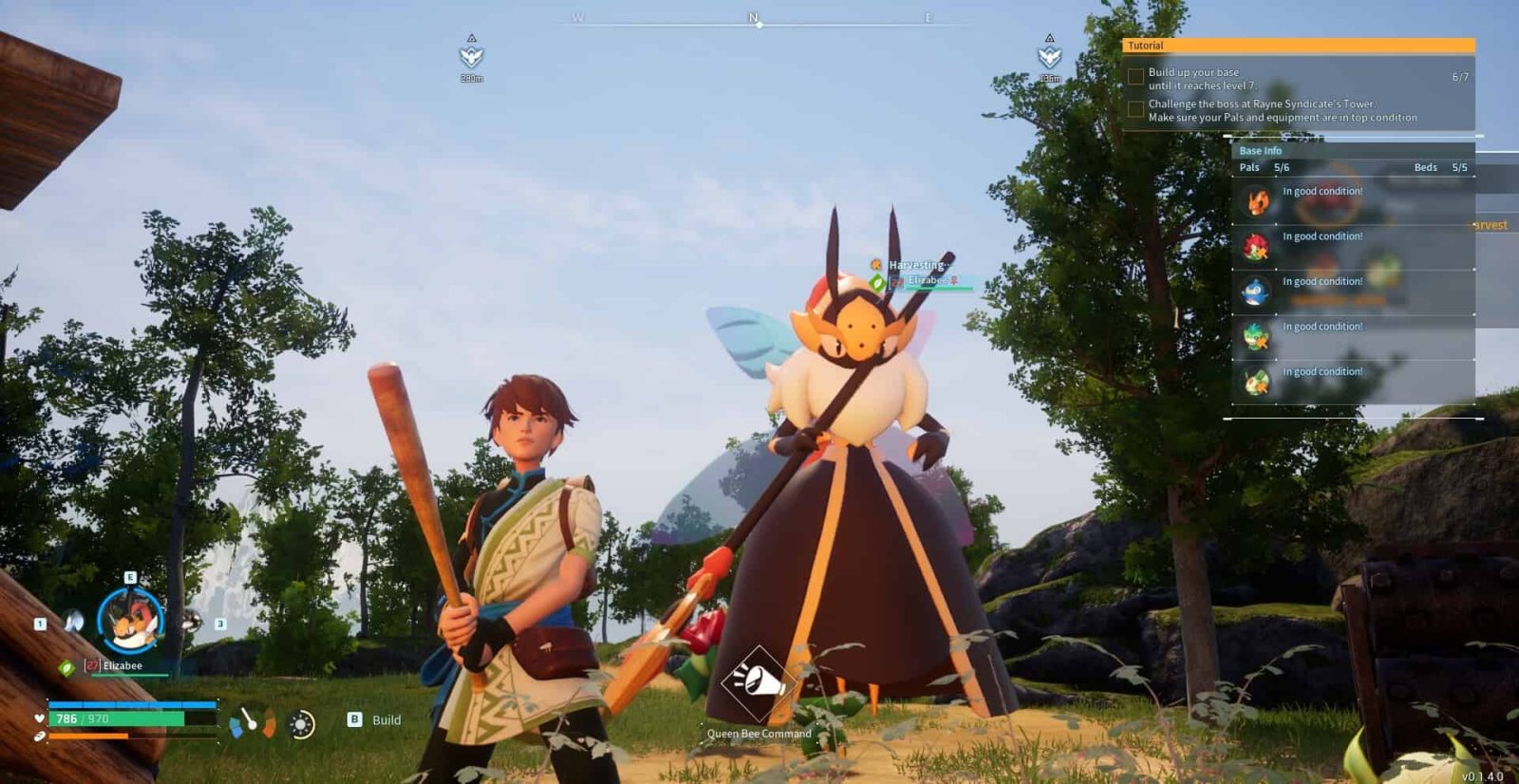Tick the 'Build up your base' tutorial checkbox
This screenshot has width=1519, height=784.
(x=1135, y=77)
